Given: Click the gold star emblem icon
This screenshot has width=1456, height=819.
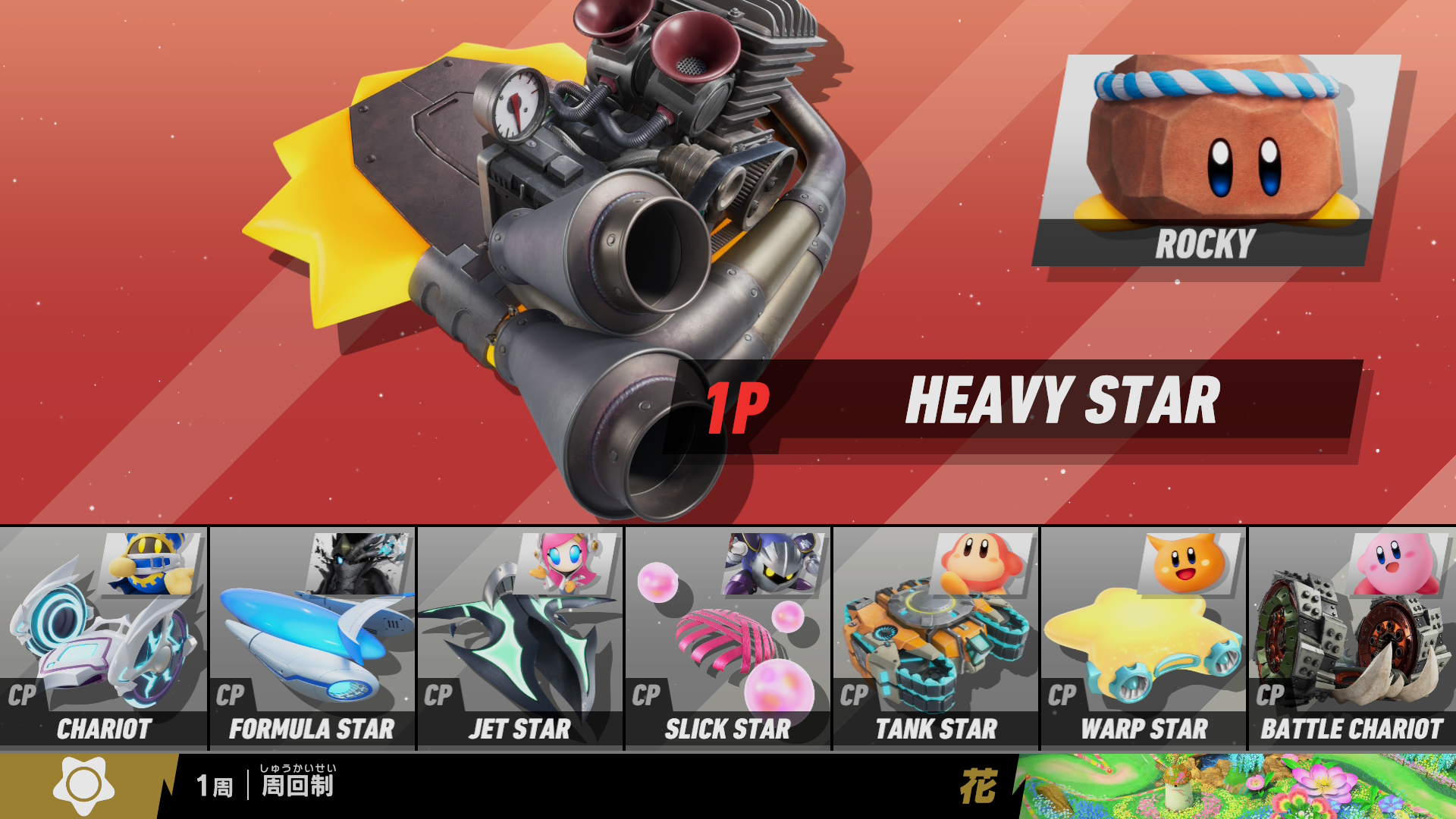Looking at the screenshot, I should pyautogui.click(x=83, y=786).
